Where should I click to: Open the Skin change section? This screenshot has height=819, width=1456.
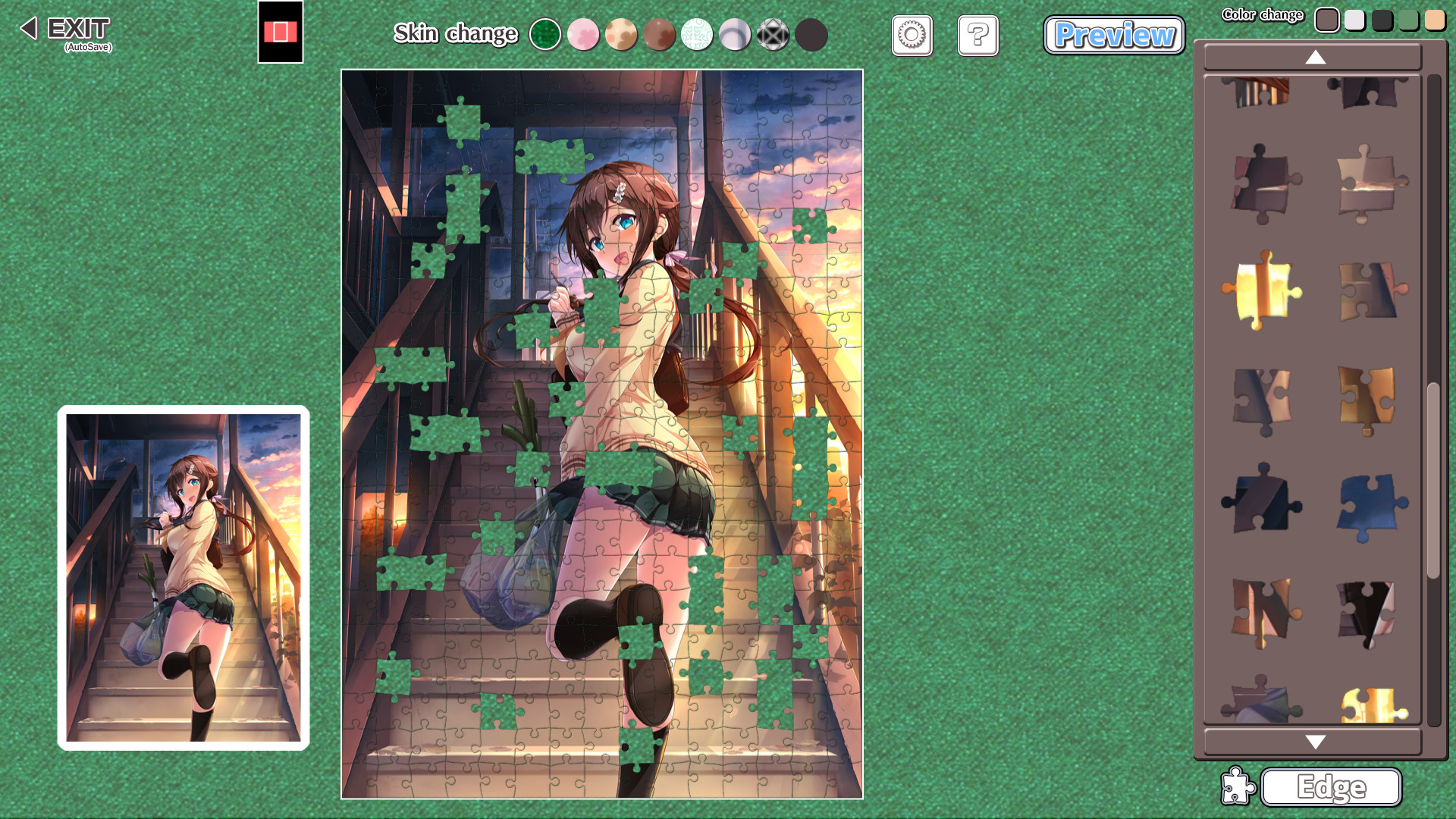[x=455, y=34]
